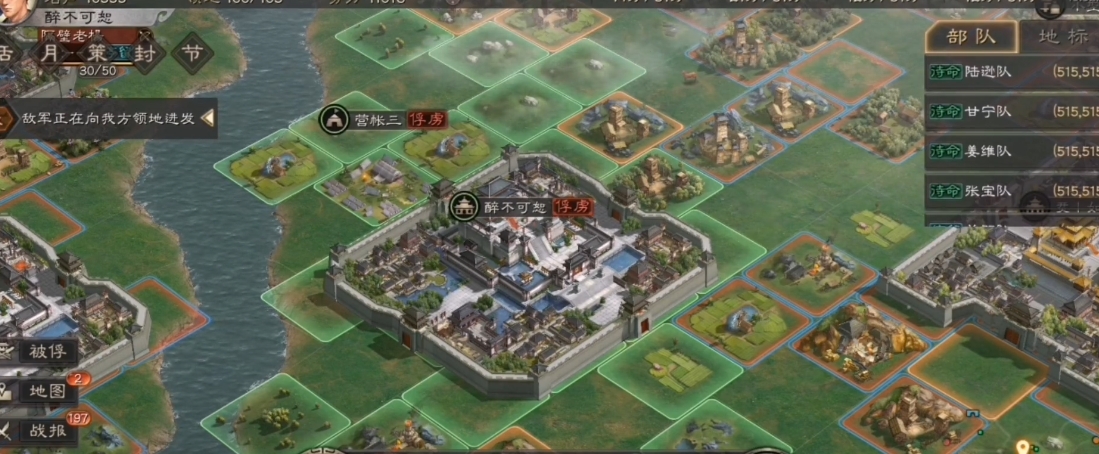Activate the 节 diamond button
Screen dimensions: 1099x454
[190, 53]
